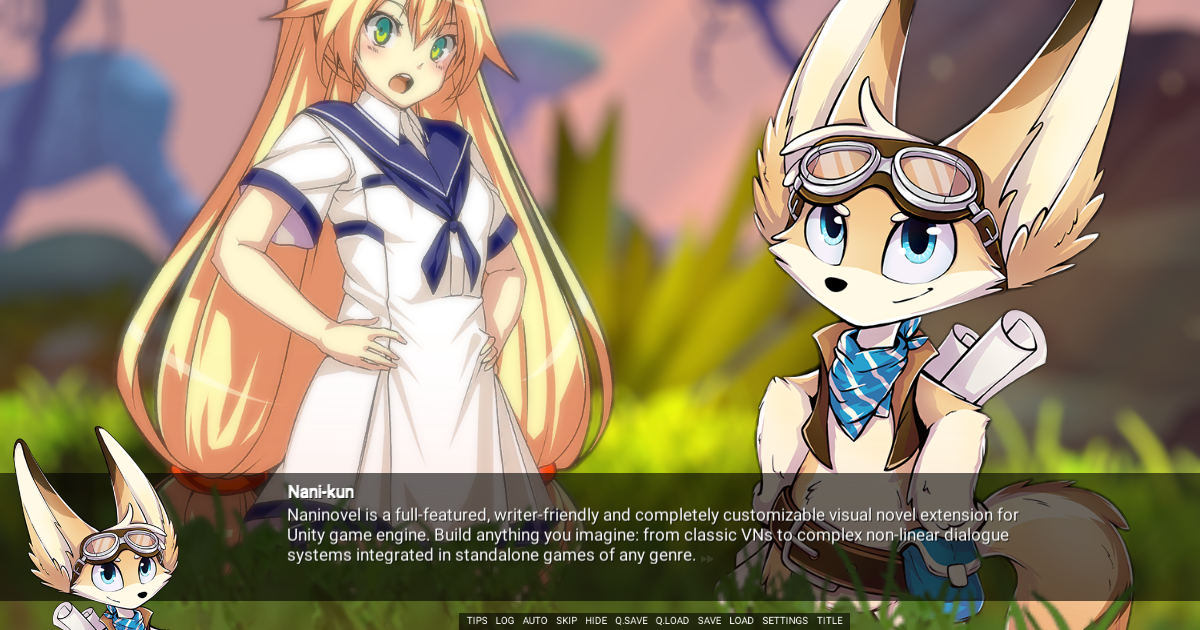Click the Naninovel dialogue text to continue

click(652, 535)
